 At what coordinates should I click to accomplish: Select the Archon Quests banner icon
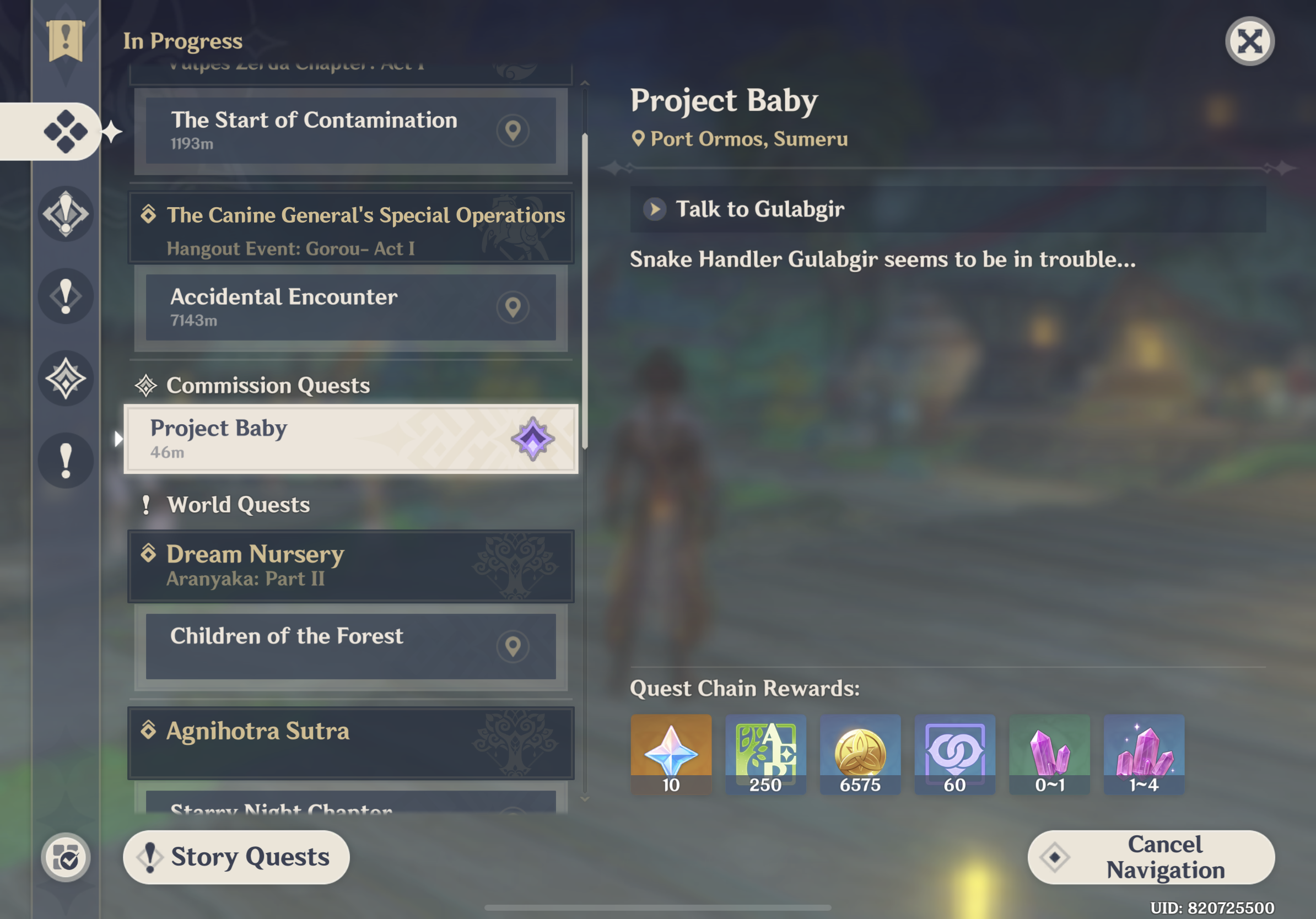(65, 40)
